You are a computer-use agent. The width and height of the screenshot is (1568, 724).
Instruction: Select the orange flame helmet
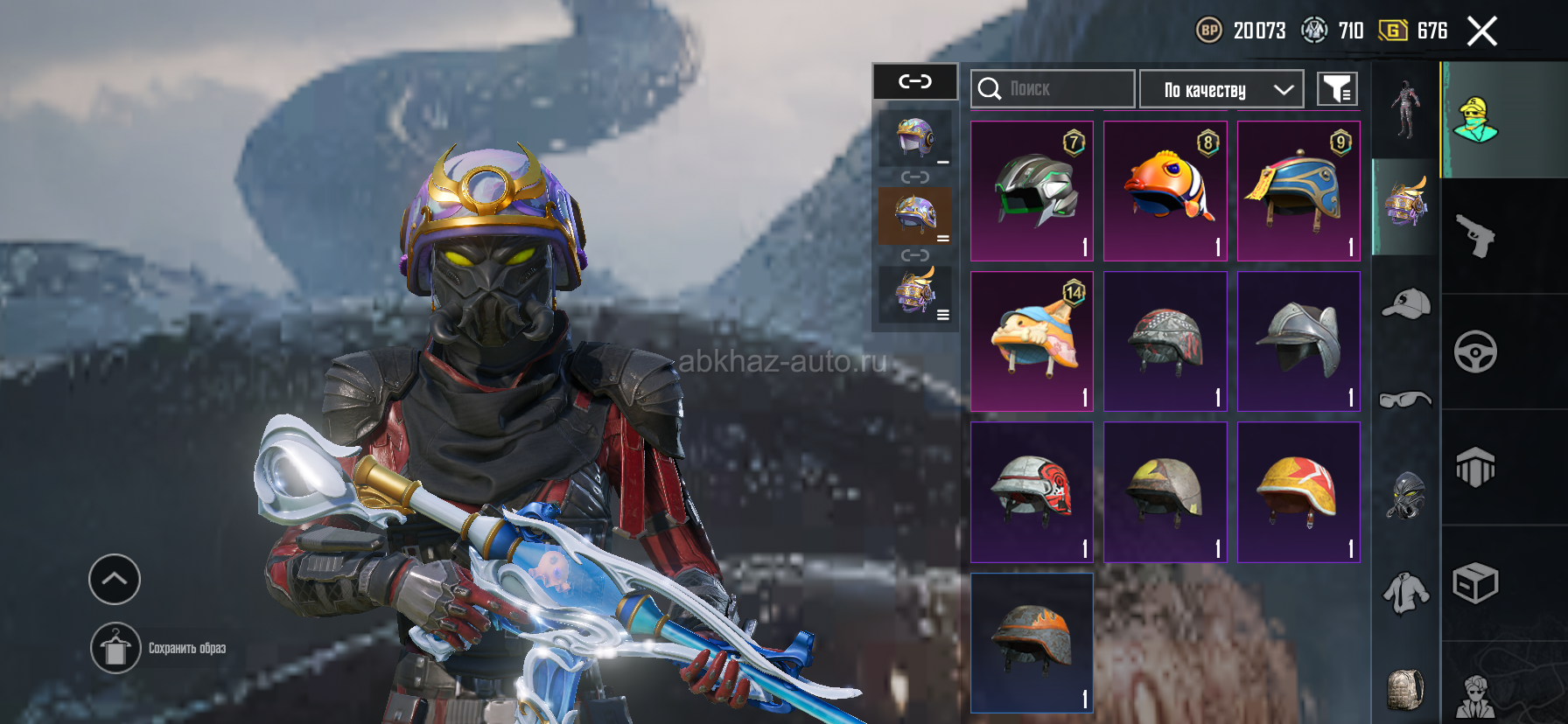point(1032,643)
